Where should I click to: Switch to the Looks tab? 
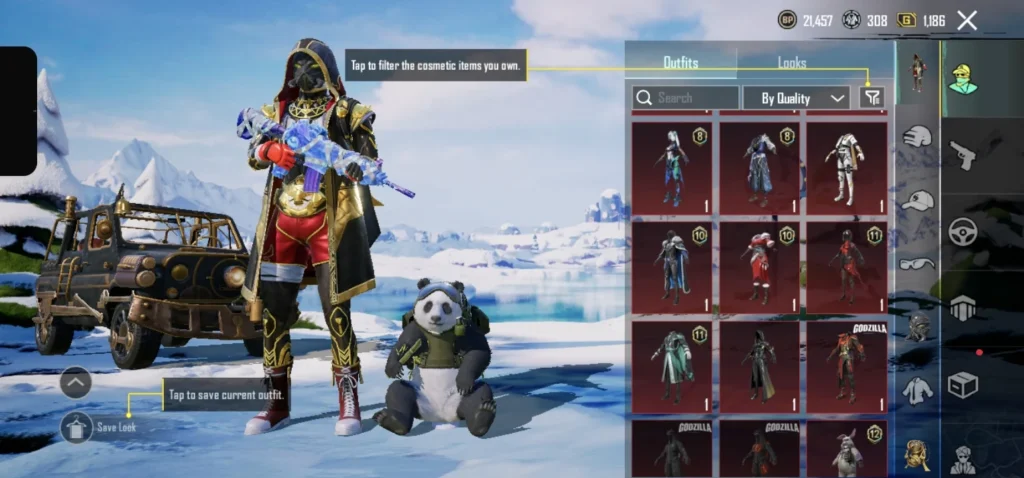792,63
